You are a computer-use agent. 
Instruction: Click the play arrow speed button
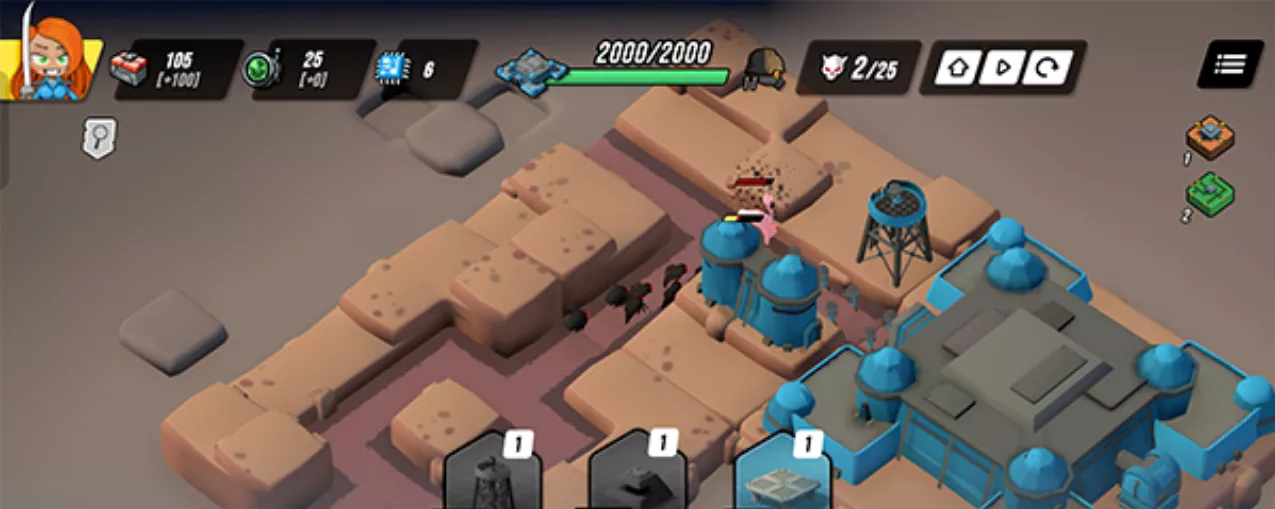click(x=1002, y=68)
